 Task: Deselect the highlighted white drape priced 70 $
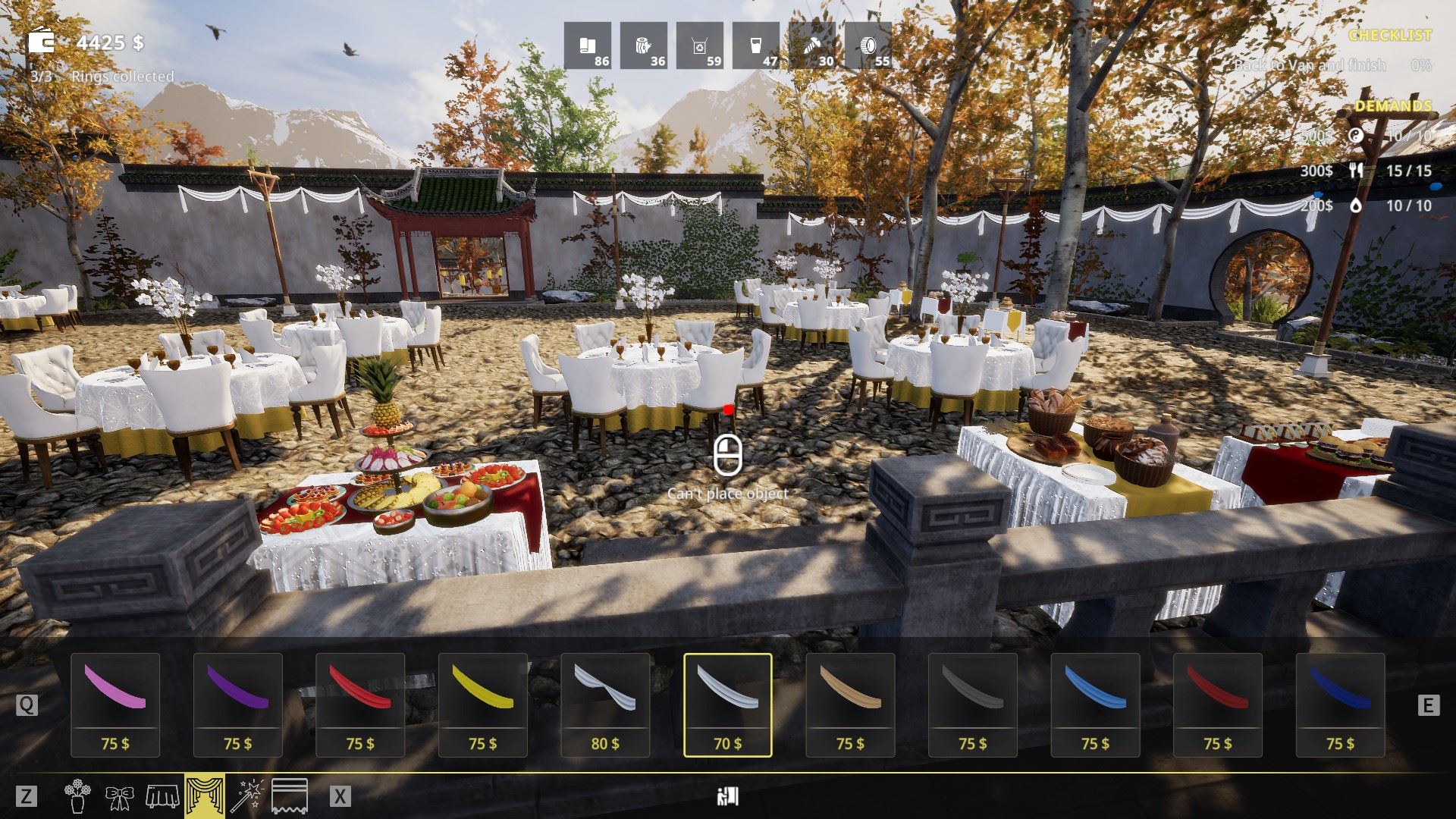click(x=727, y=705)
